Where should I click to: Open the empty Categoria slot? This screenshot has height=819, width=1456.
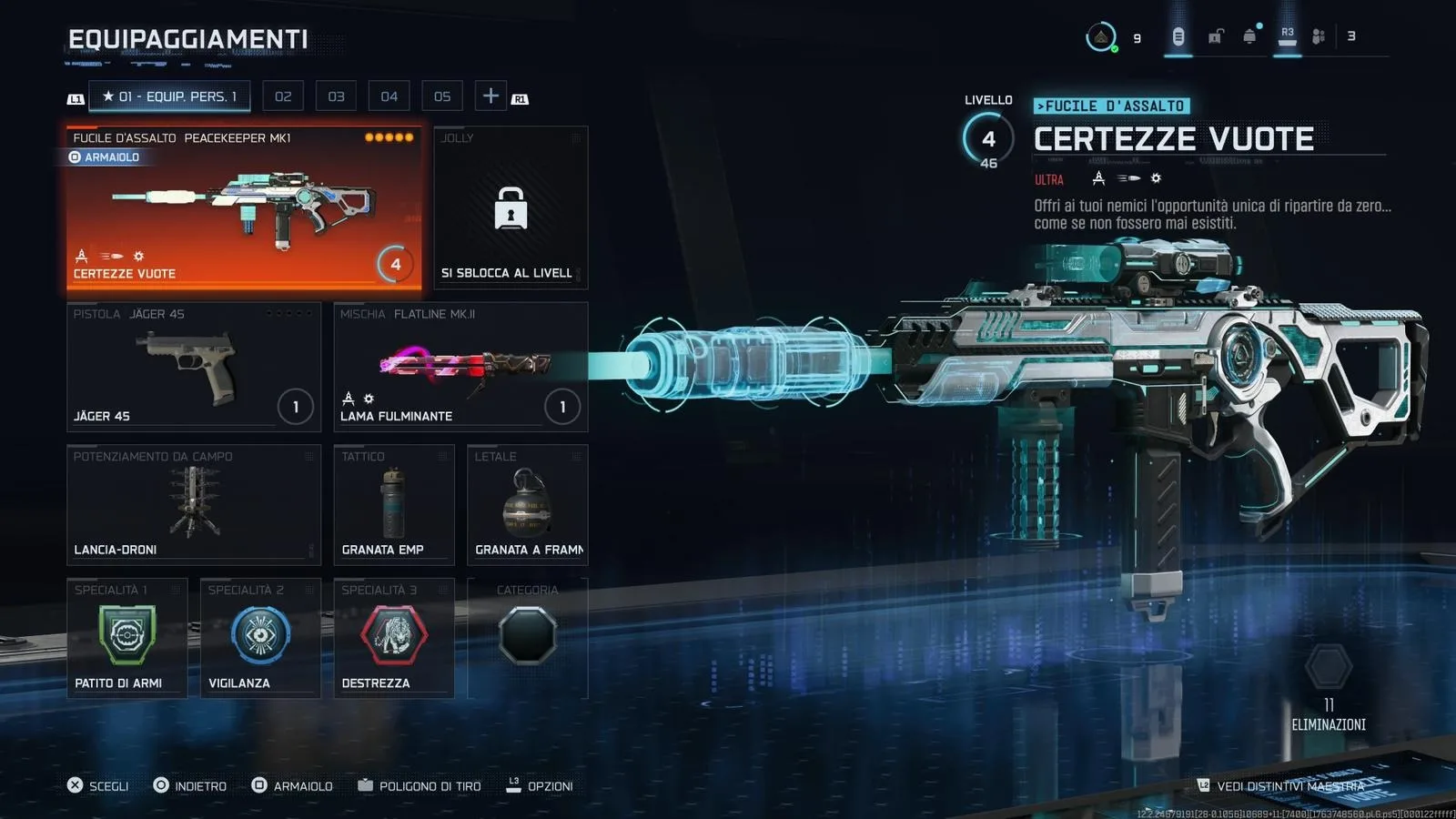[527, 638]
